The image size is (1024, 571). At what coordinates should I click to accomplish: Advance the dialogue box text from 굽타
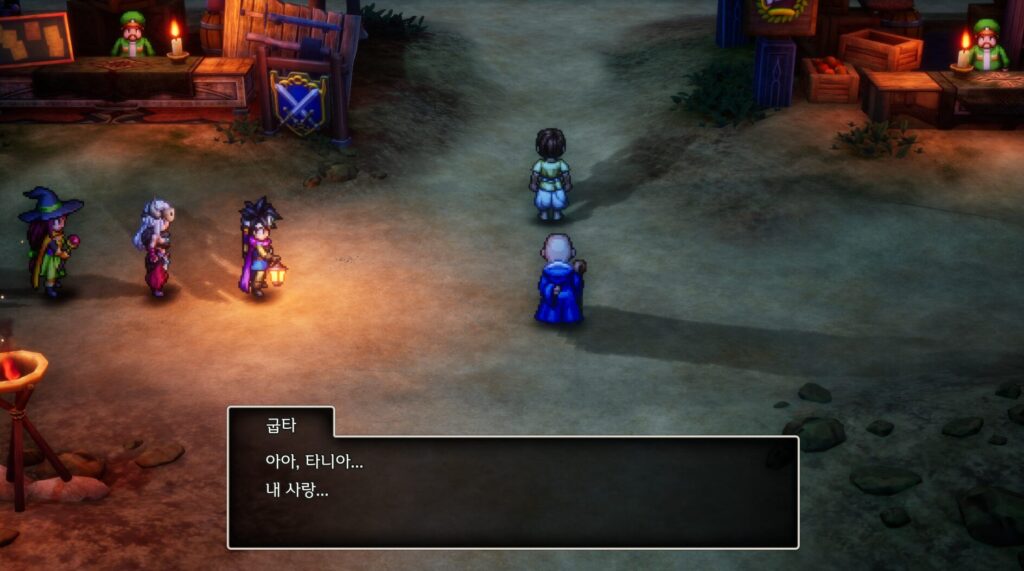click(512, 491)
